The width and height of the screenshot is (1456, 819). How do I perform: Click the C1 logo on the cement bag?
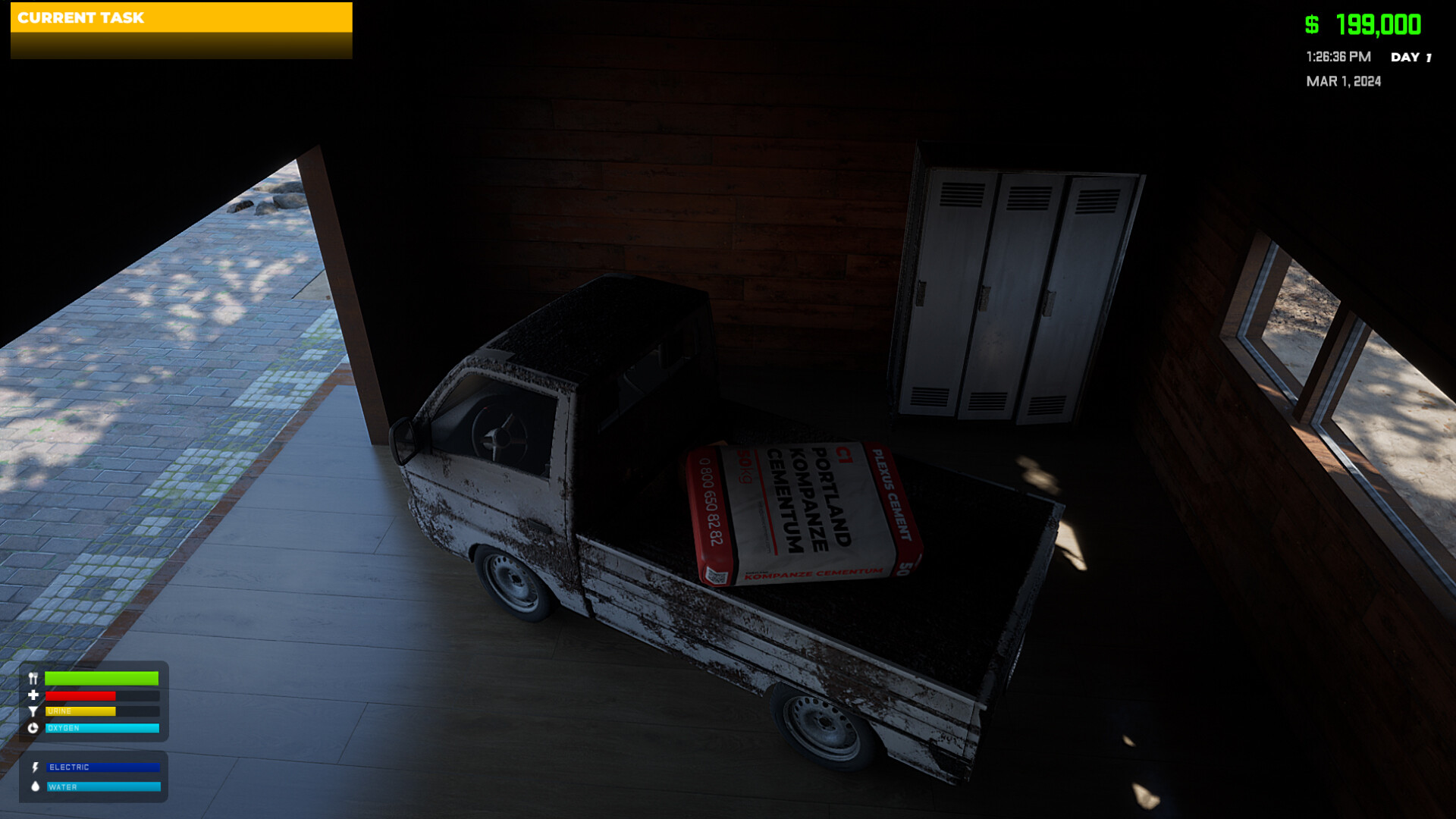tap(844, 455)
